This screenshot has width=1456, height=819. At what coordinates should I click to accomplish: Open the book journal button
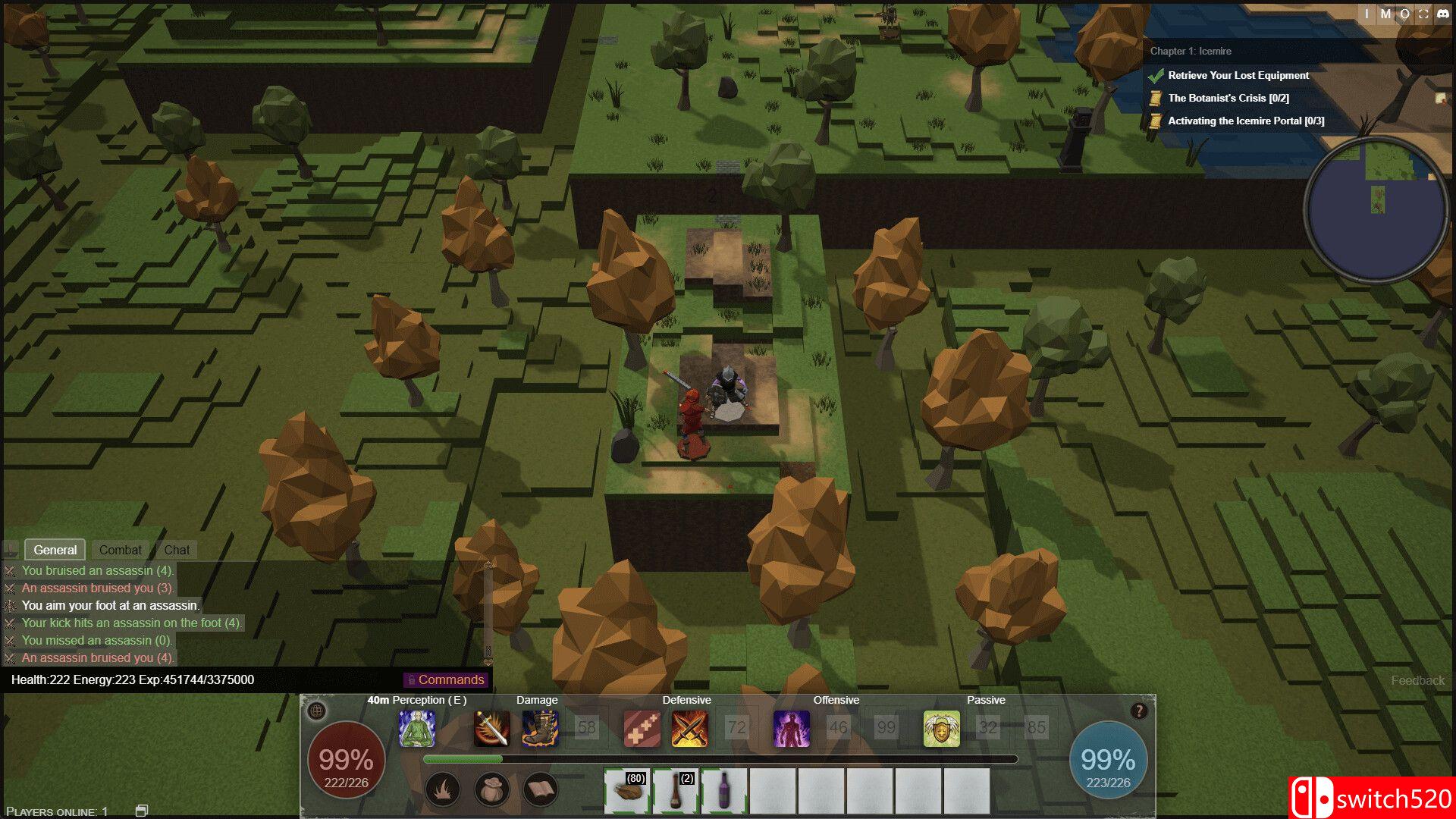click(x=540, y=790)
